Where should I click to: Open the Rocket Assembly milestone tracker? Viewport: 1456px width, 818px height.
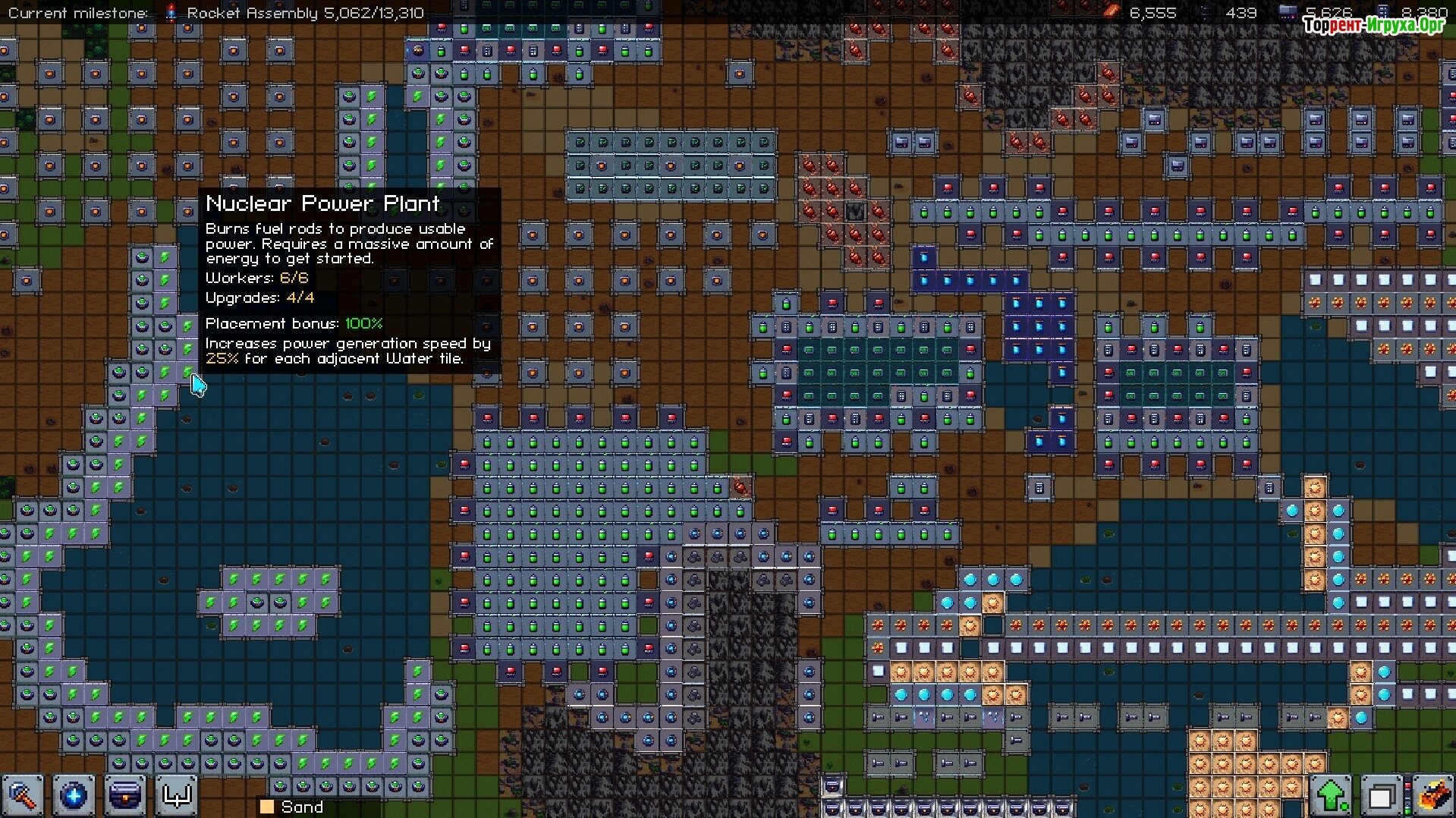pos(294,13)
